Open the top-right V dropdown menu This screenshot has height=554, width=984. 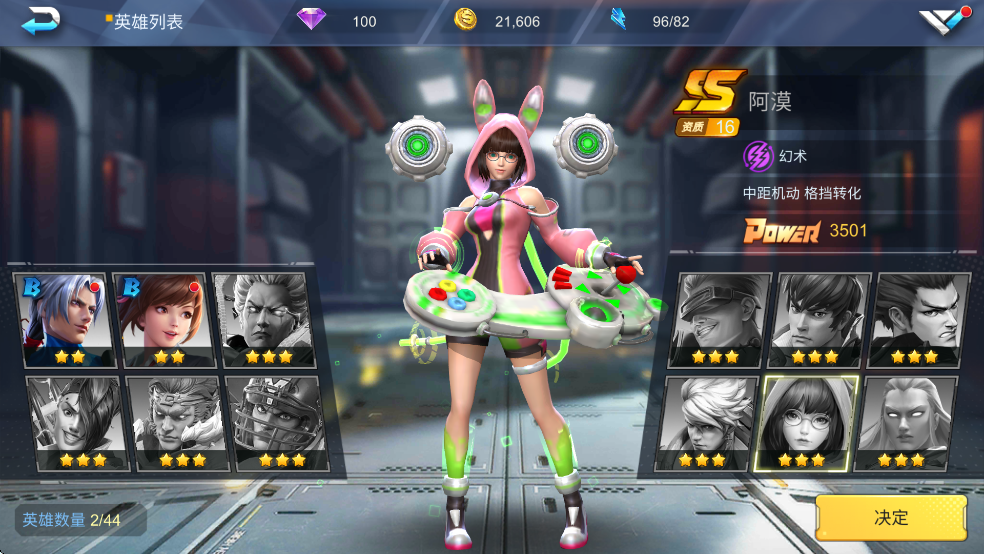point(943,21)
